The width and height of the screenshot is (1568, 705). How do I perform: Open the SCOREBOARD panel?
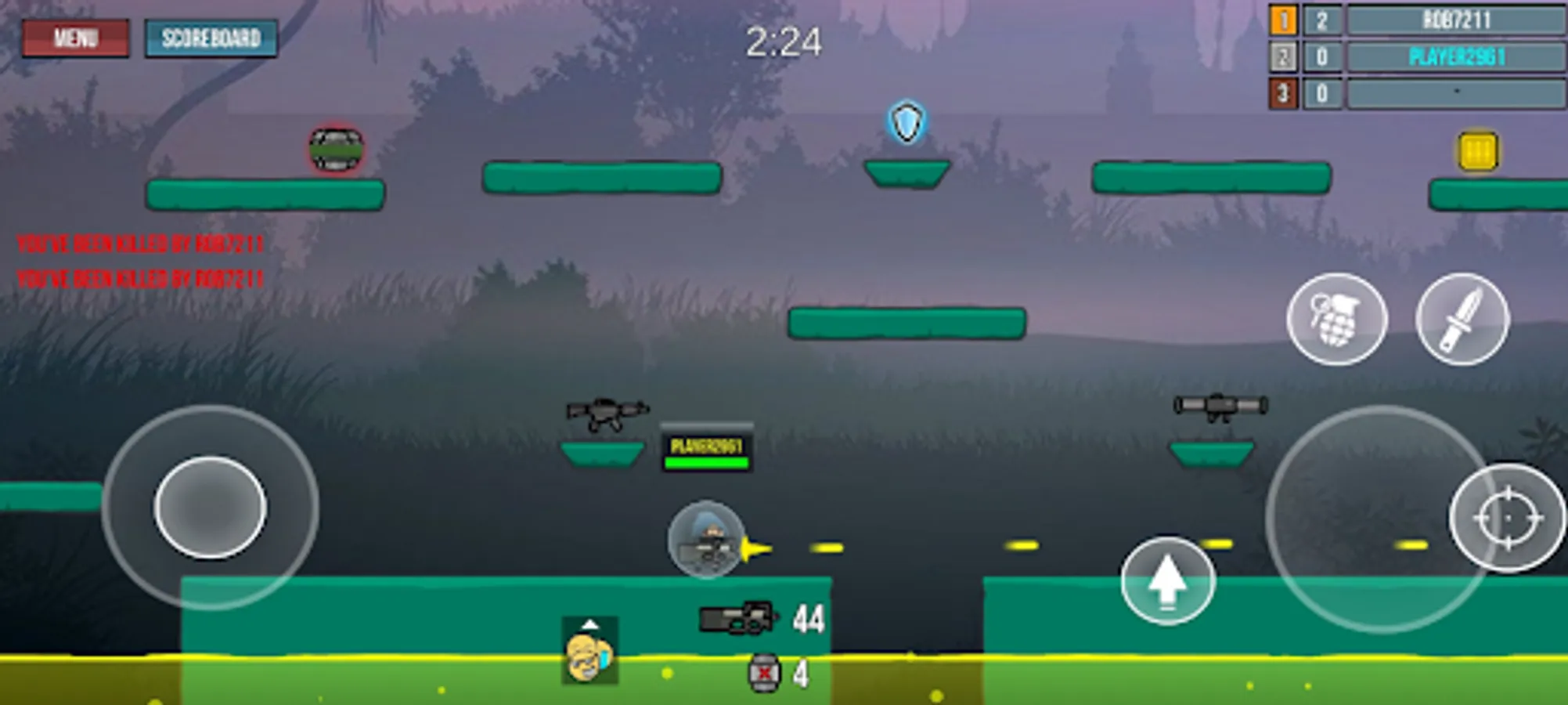[211, 36]
